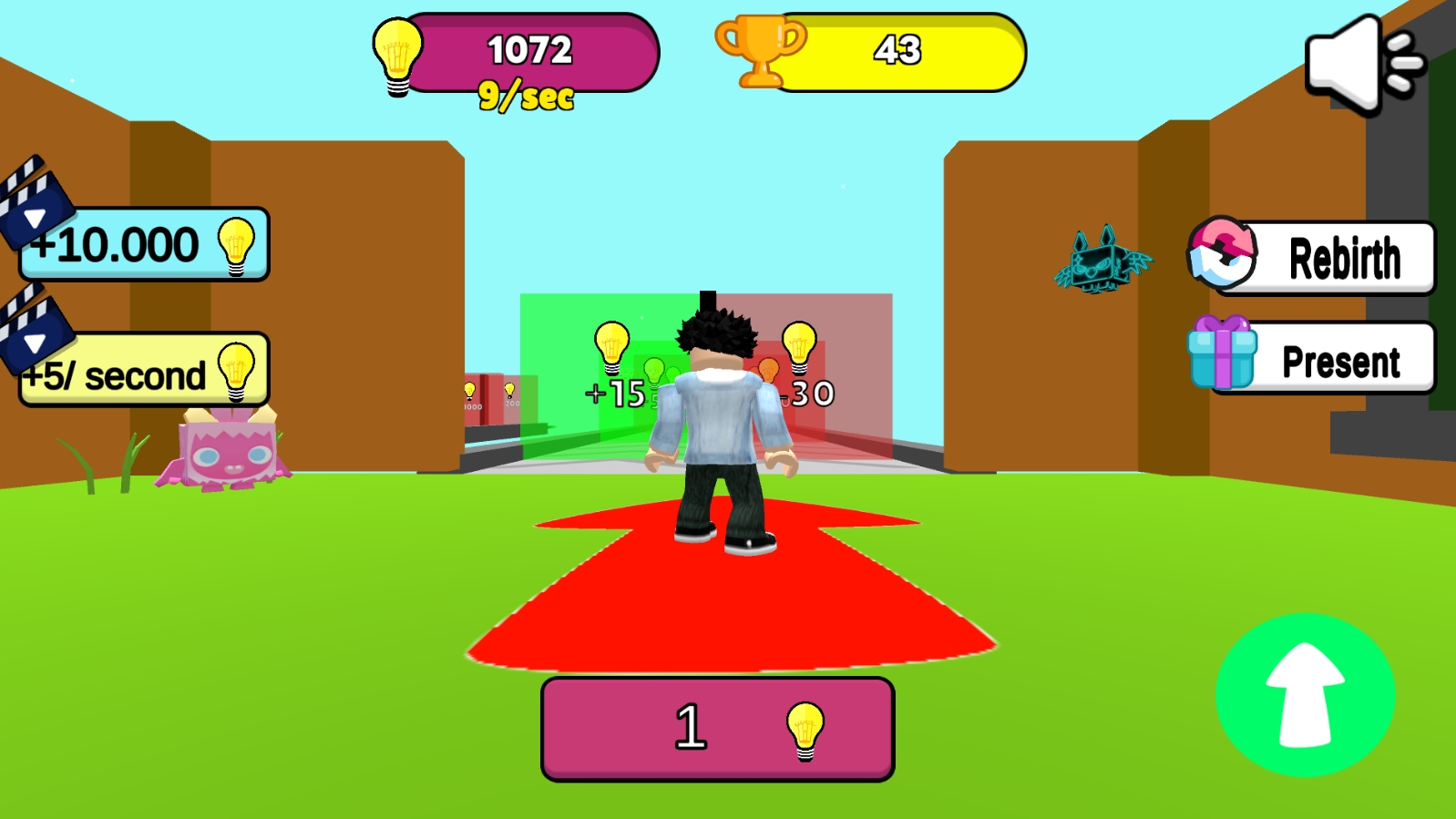Open the +15 bulb pickup in green zone
This screenshot has height=819, width=1456.
click(x=610, y=351)
